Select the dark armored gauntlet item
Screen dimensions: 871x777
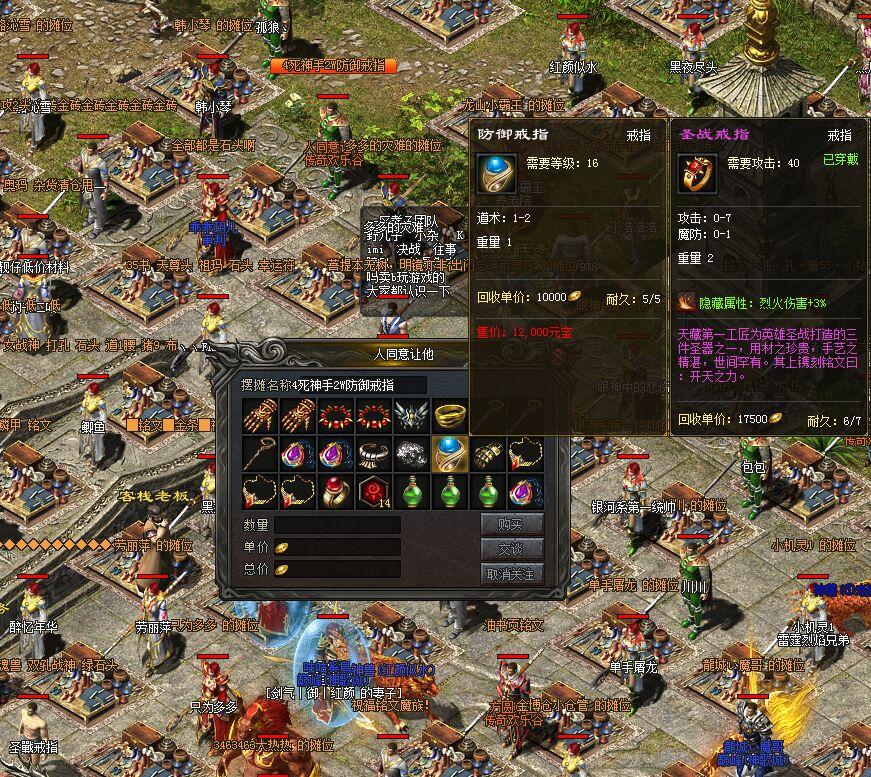coord(486,453)
